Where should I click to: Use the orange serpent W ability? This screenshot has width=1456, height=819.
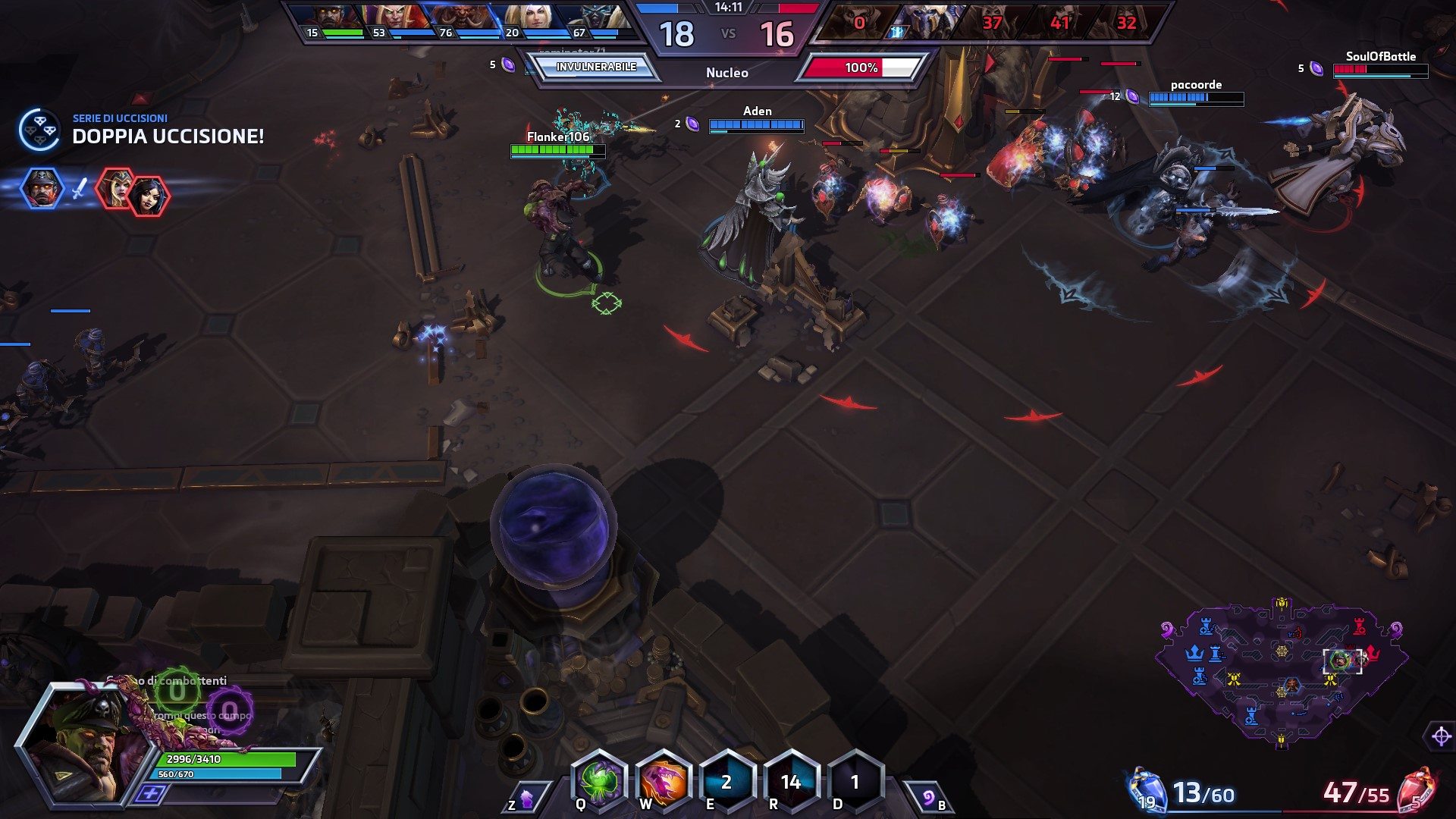[x=663, y=781]
